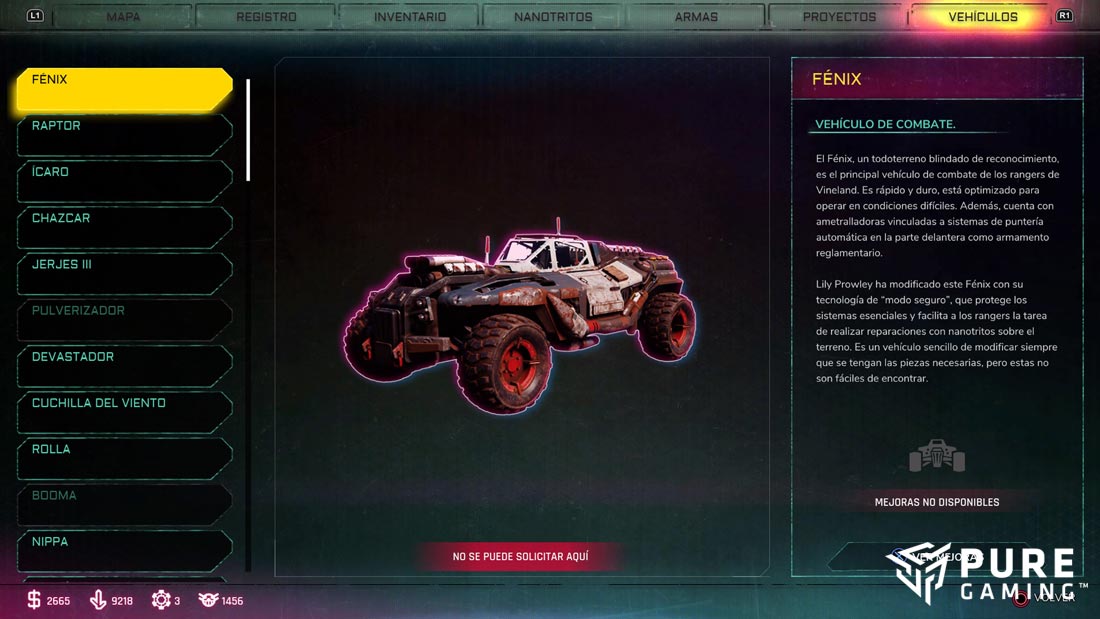
Task: Open the Proyectos tab
Action: click(x=839, y=17)
